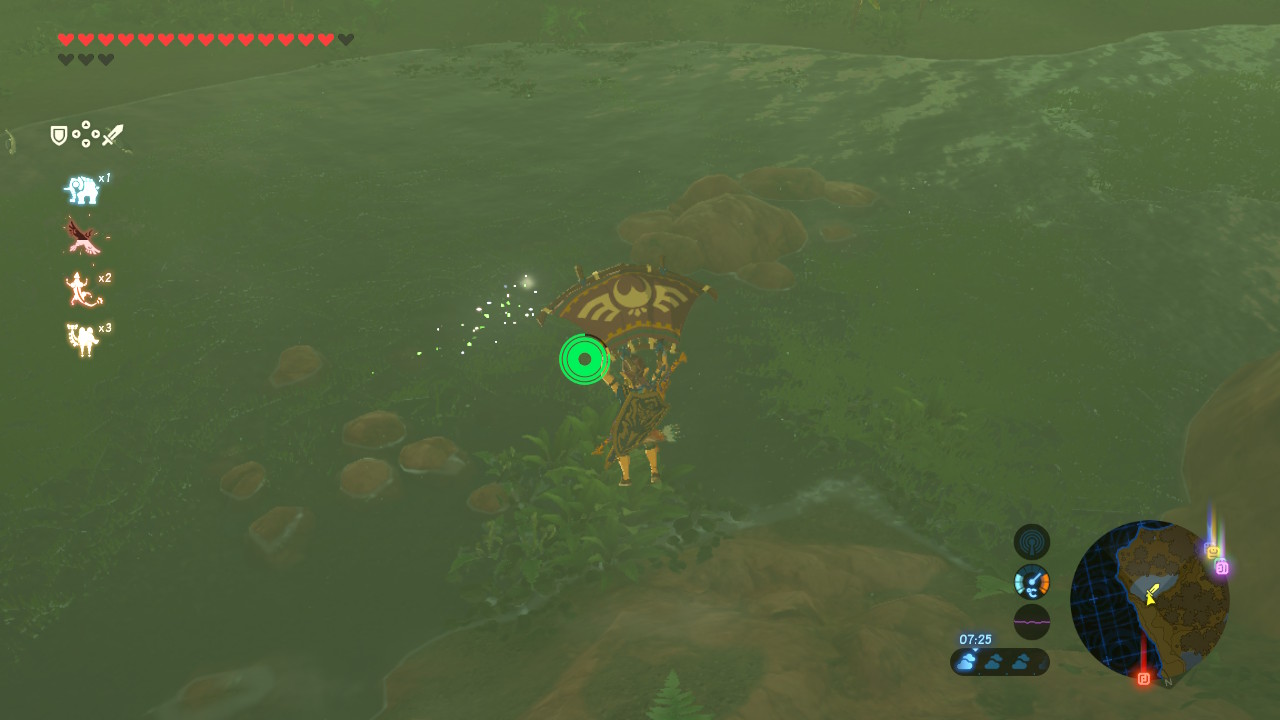Image resolution: width=1280 pixels, height=720 pixels.
Task: Activate the Mipha's Grace elephant ability
Action: [82, 189]
